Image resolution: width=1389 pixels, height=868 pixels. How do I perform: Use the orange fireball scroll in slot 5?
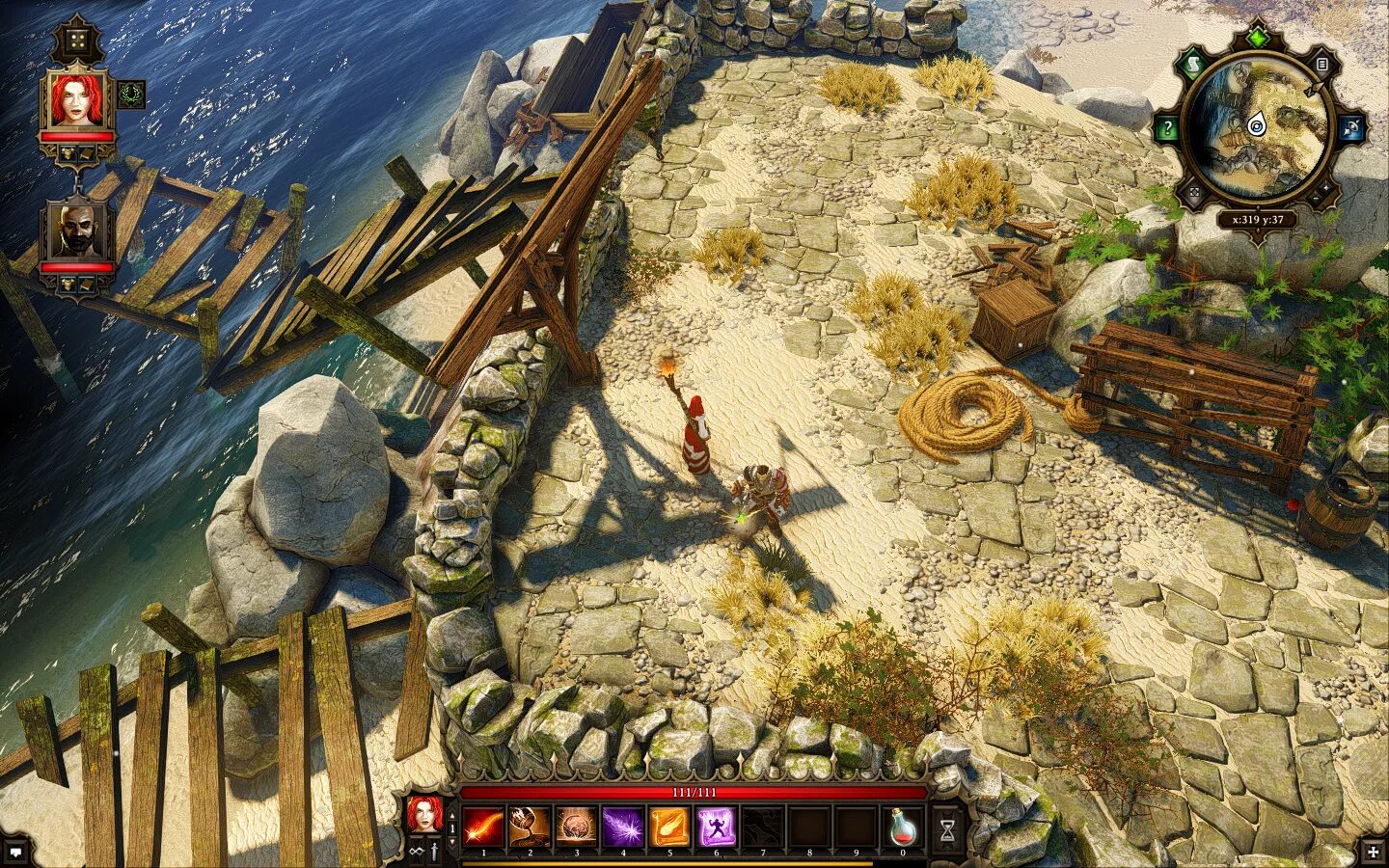coord(668,827)
